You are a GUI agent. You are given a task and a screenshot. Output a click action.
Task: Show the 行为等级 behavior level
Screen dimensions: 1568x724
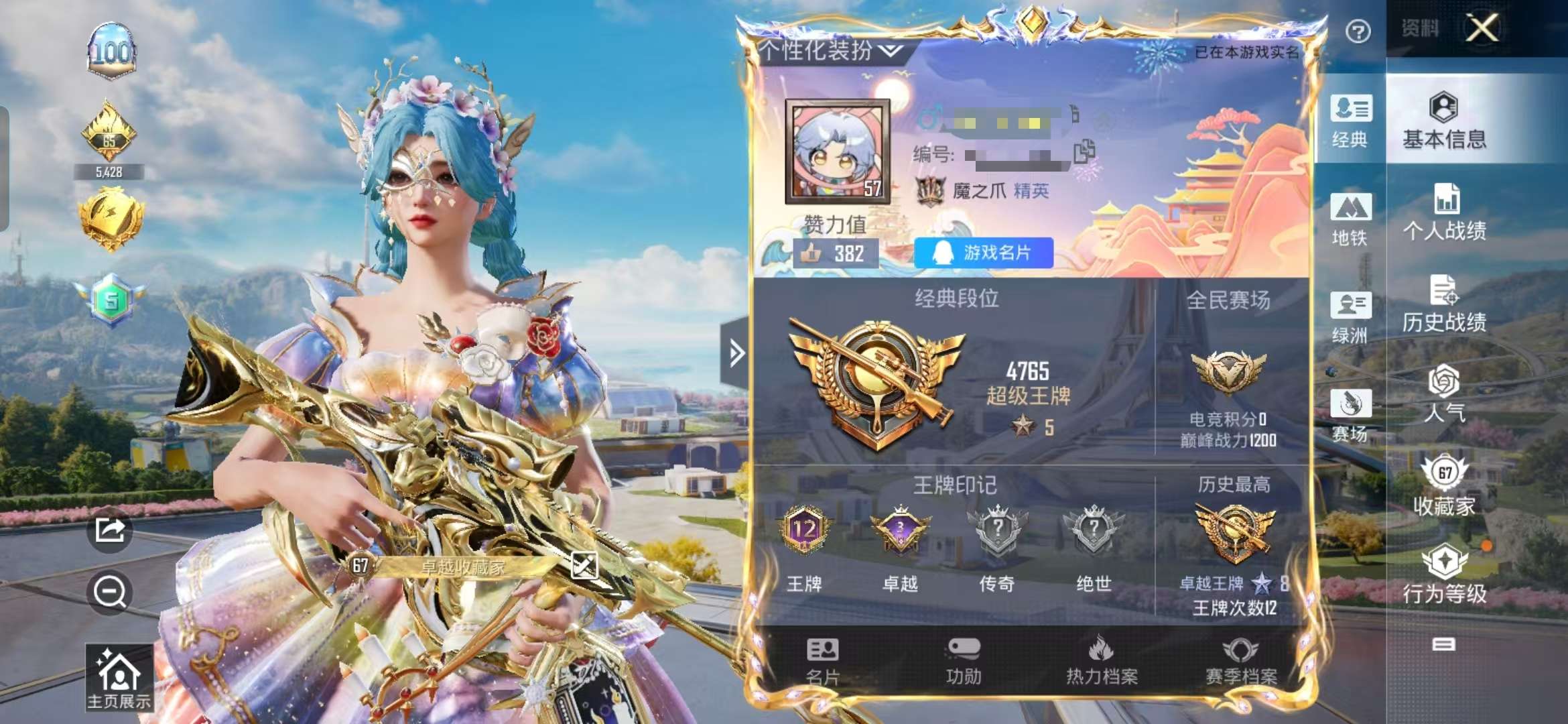[1444, 575]
